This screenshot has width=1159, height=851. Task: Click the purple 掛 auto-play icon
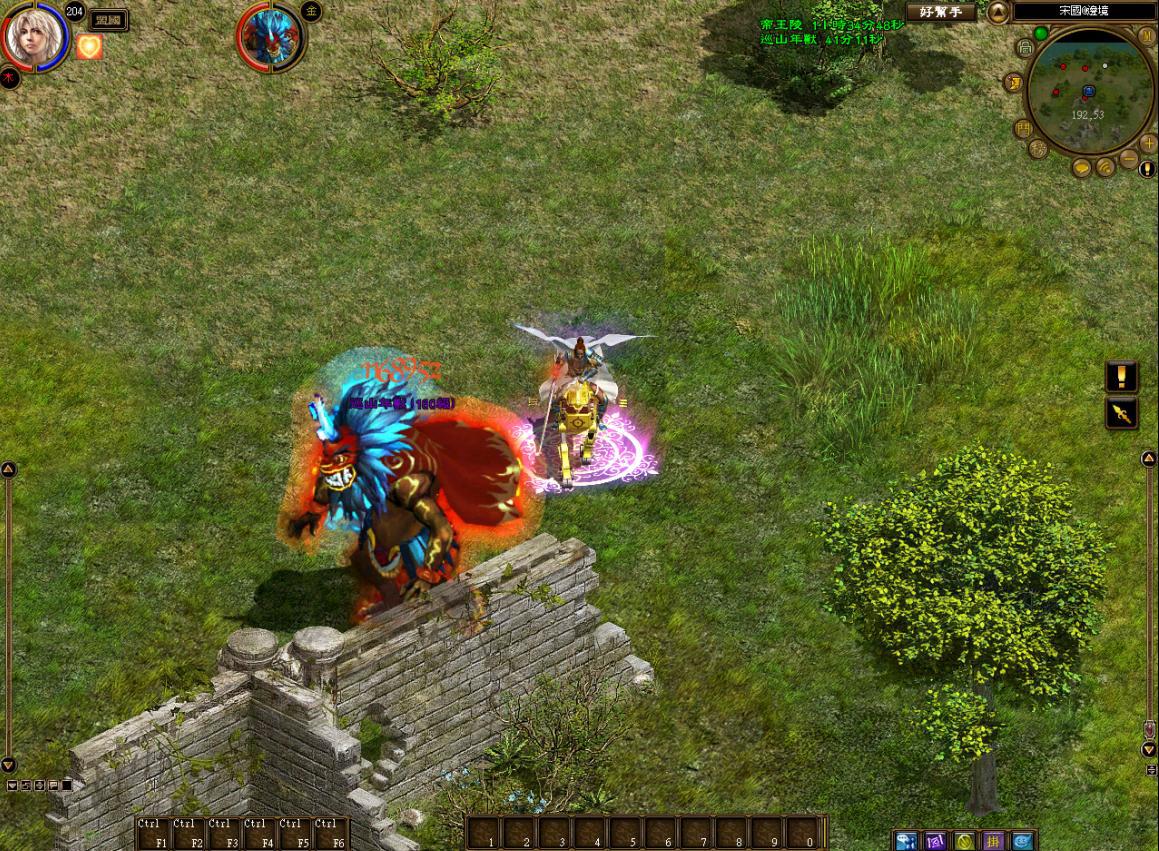click(993, 840)
